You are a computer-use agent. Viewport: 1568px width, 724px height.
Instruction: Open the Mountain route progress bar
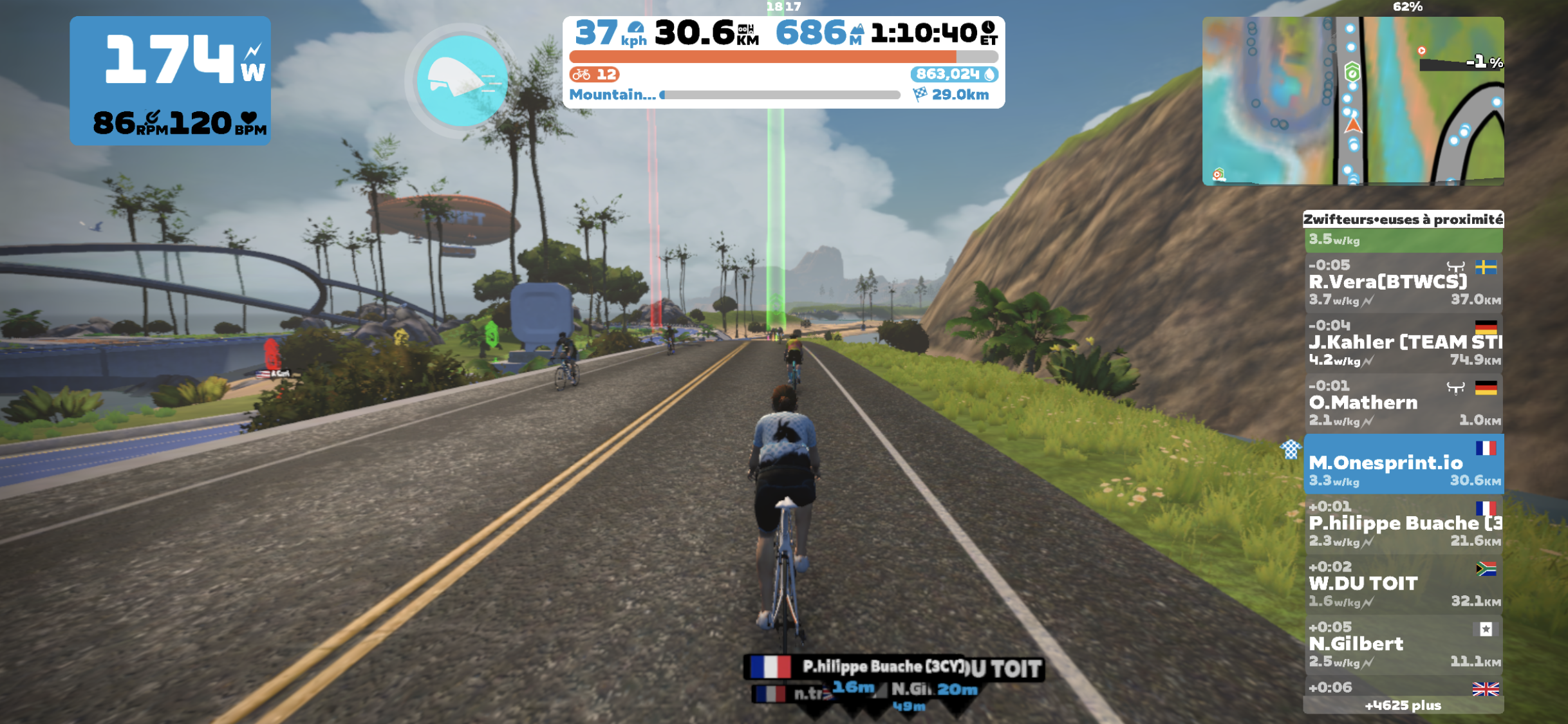779,95
